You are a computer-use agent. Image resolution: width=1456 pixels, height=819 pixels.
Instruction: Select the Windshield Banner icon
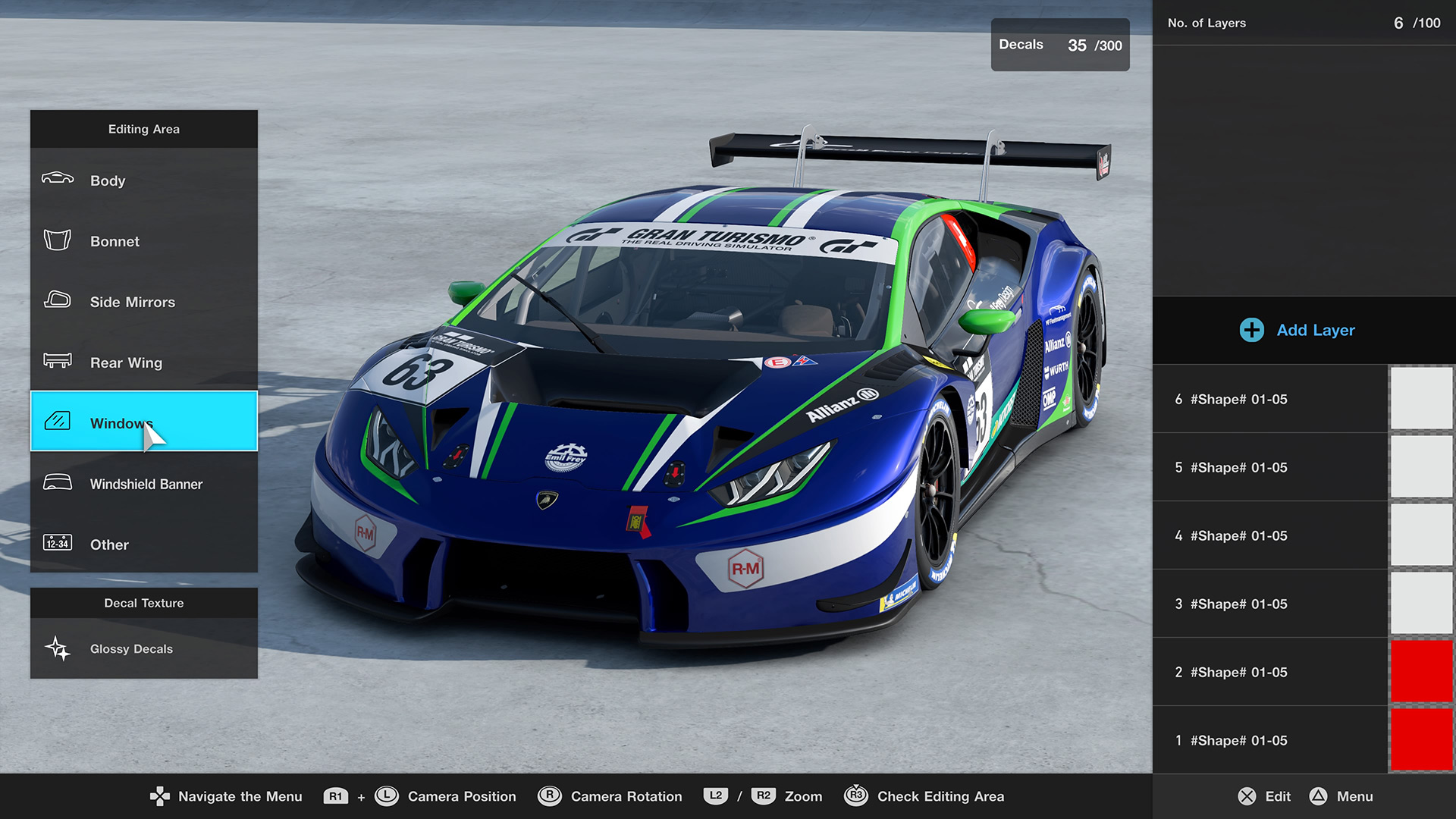pyautogui.click(x=58, y=484)
